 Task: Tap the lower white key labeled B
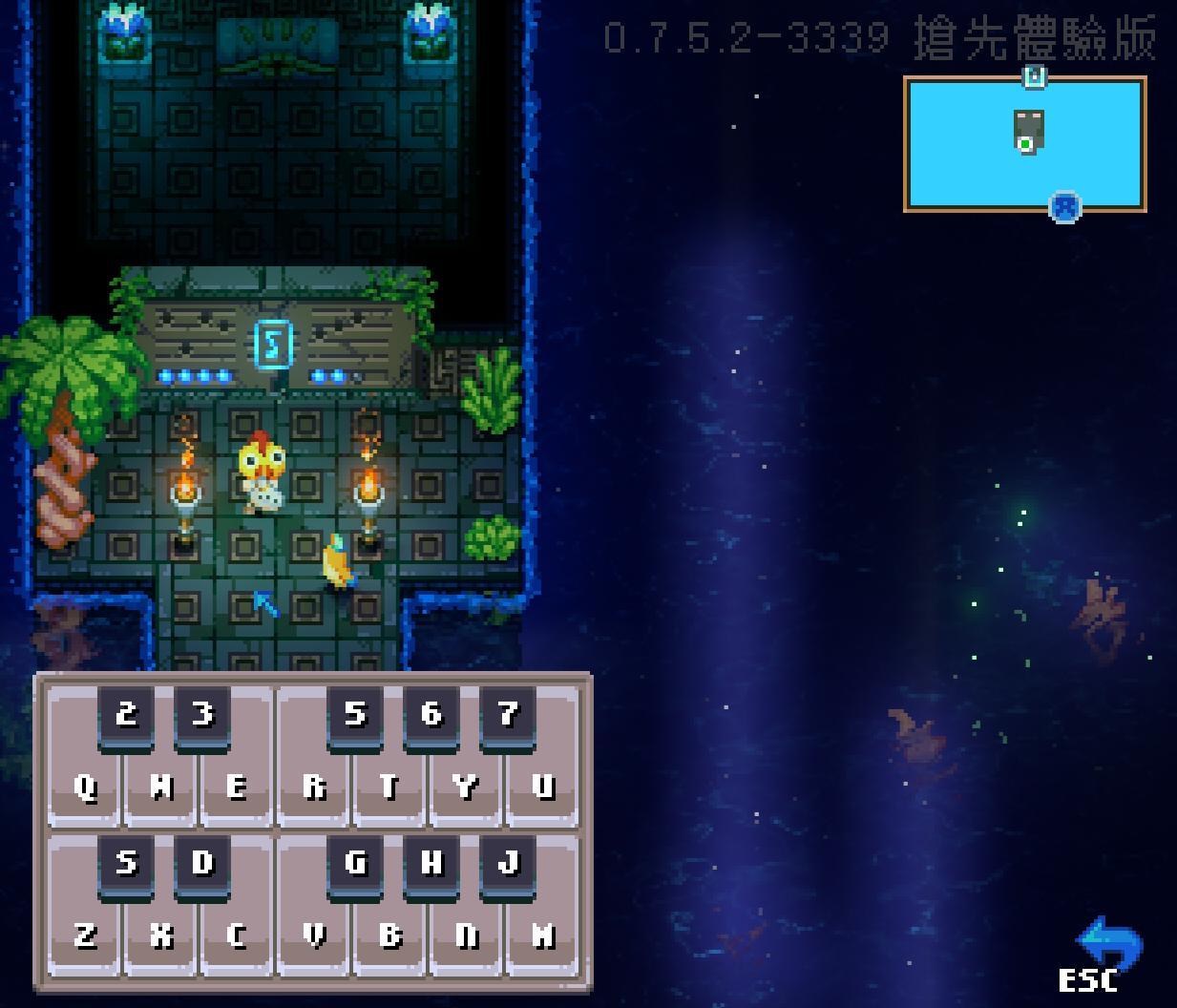(x=389, y=937)
